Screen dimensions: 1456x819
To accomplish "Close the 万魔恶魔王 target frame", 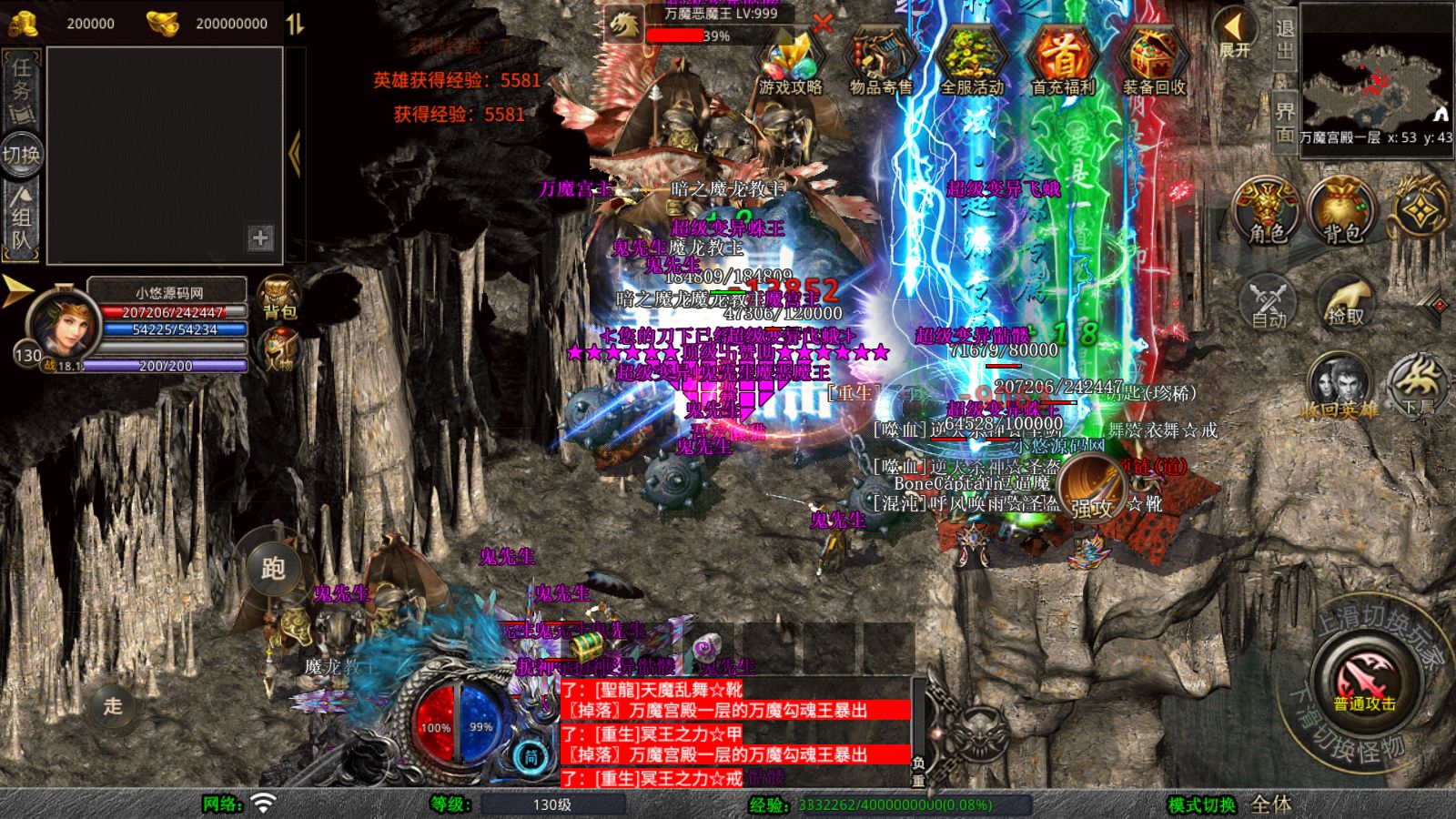I will point(823,24).
